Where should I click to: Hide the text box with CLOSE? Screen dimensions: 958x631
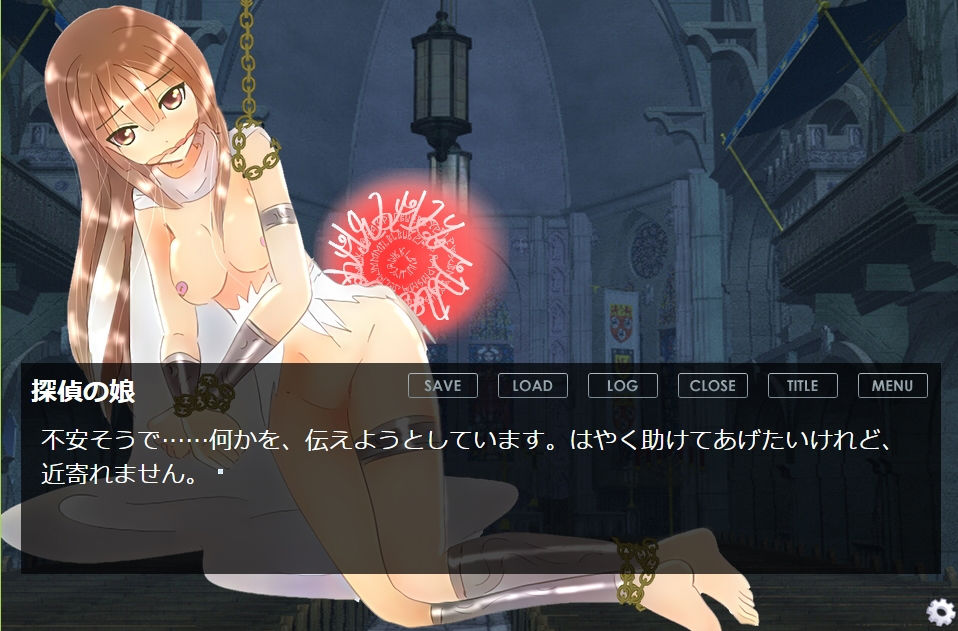[x=712, y=385]
